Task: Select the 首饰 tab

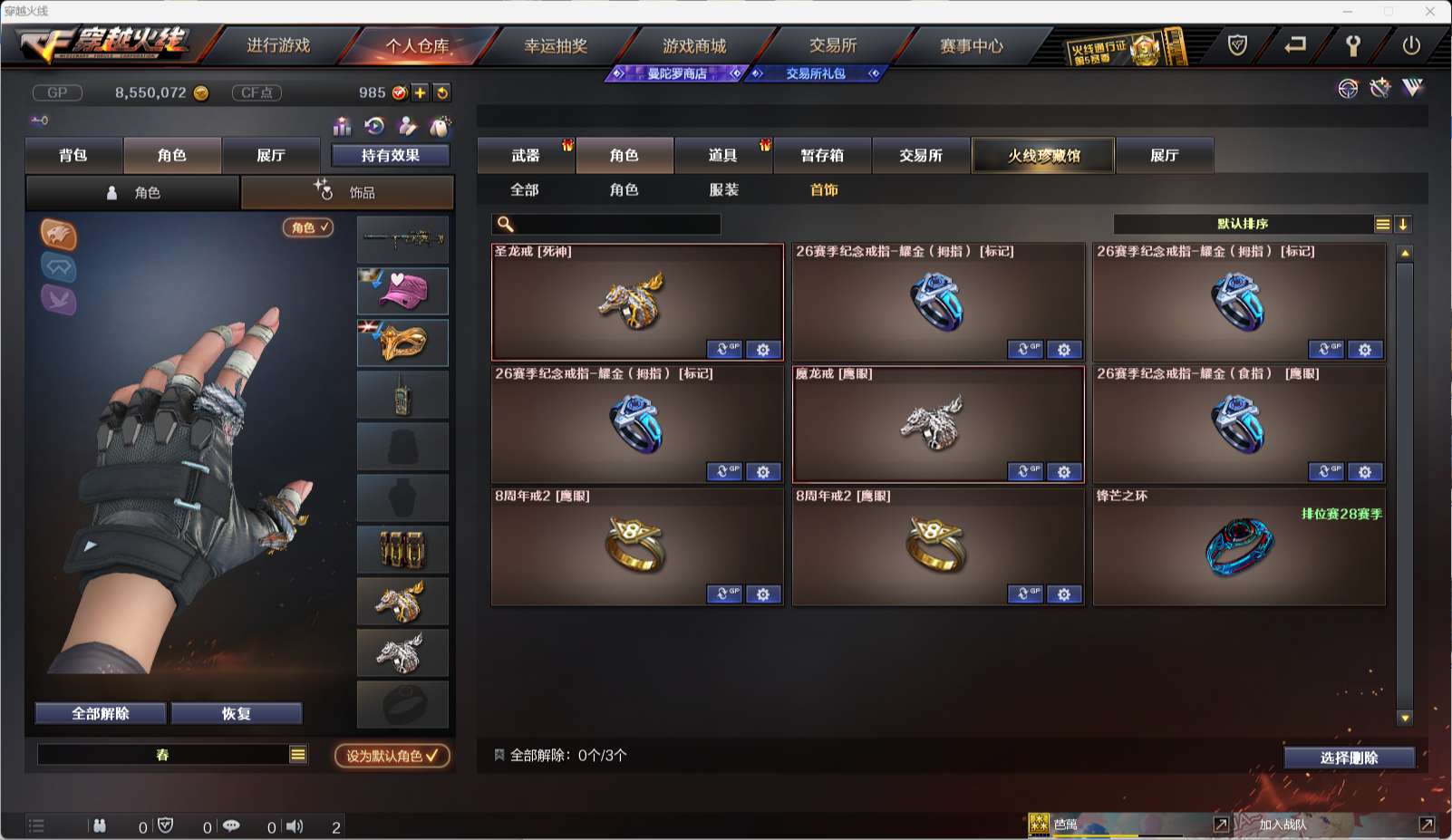Action: coord(823,190)
